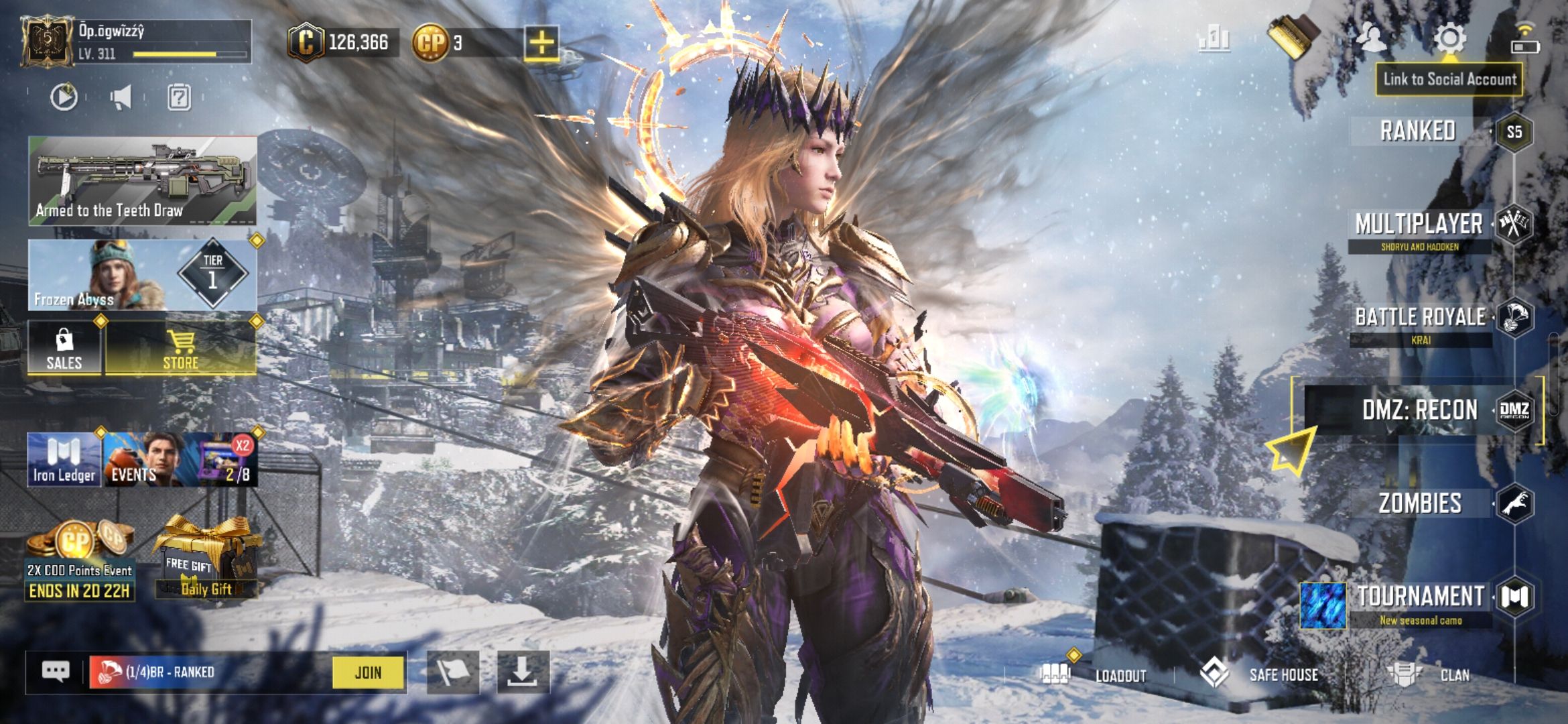1568x724 pixels.
Task: Enter DMZ: Recon mode
Action: point(1420,410)
